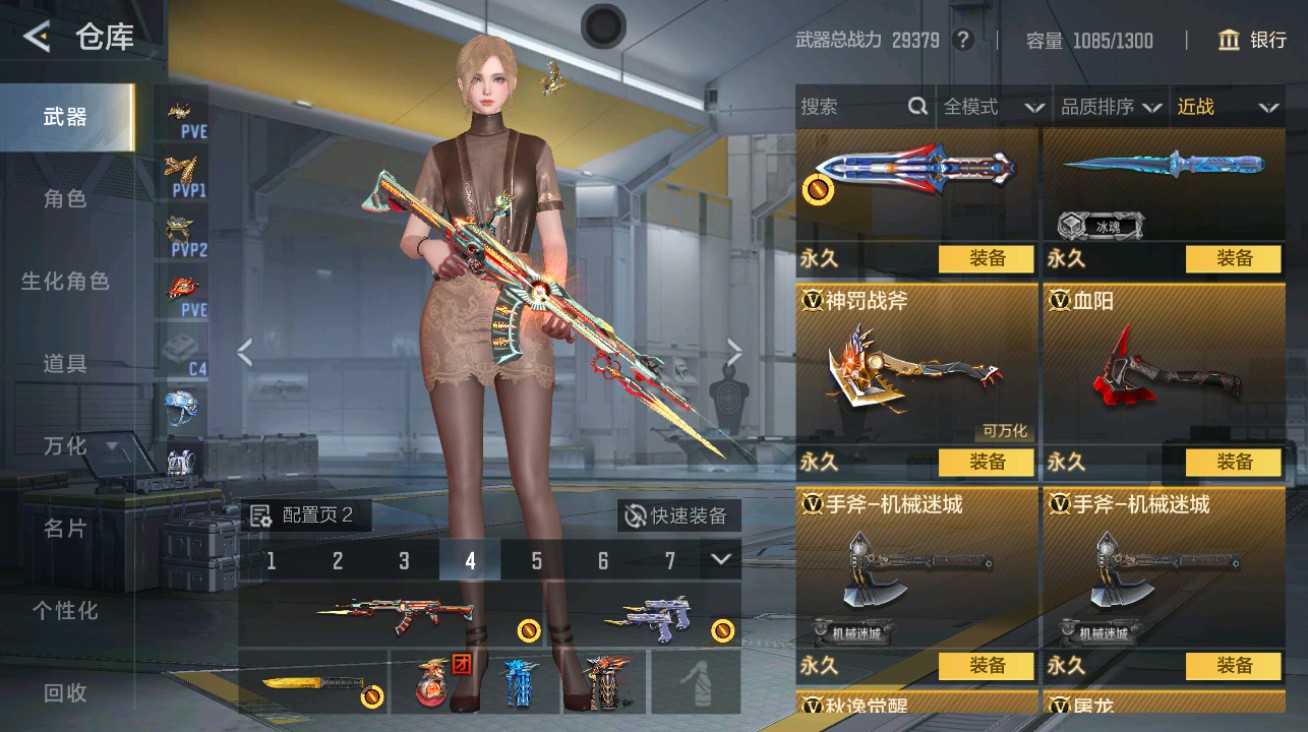The image size is (1308, 732).
Task: Click the search magnifier icon
Action: pos(917,108)
